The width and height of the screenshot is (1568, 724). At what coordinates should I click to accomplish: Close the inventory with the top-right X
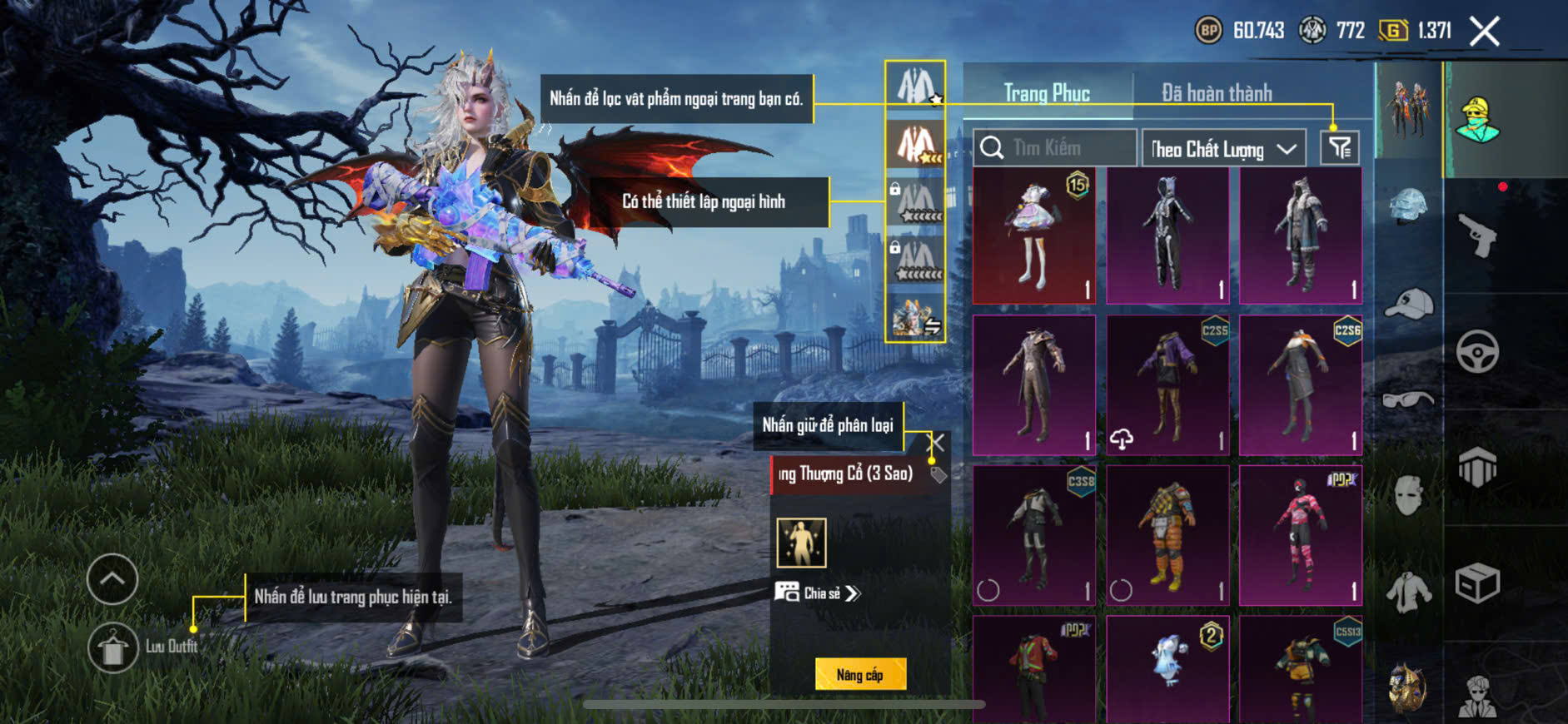pyautogui.click(x=1484, y=32)
